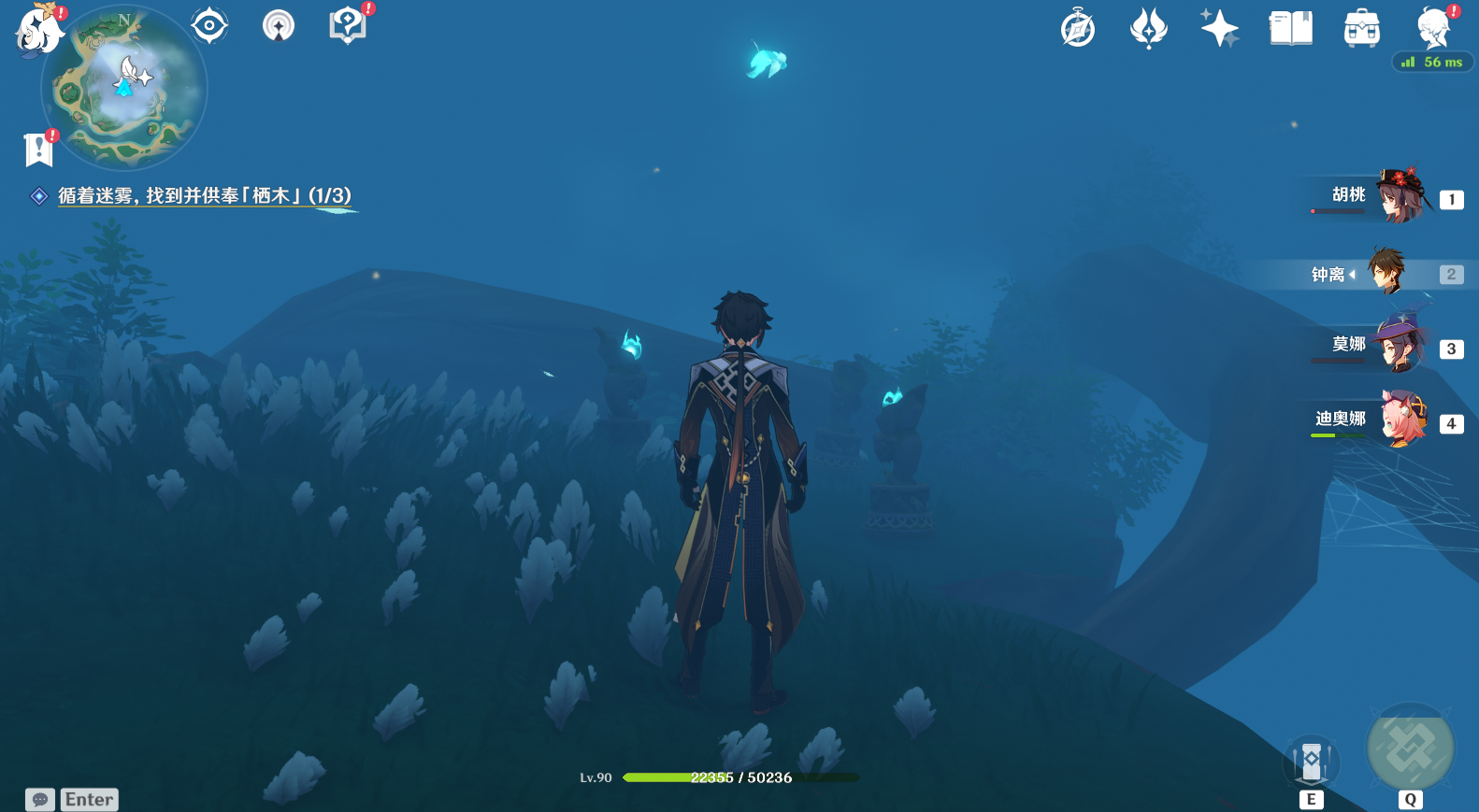1479x812 pixels.
Task: Open the circular minimap
Action: [x=124, y=89]
